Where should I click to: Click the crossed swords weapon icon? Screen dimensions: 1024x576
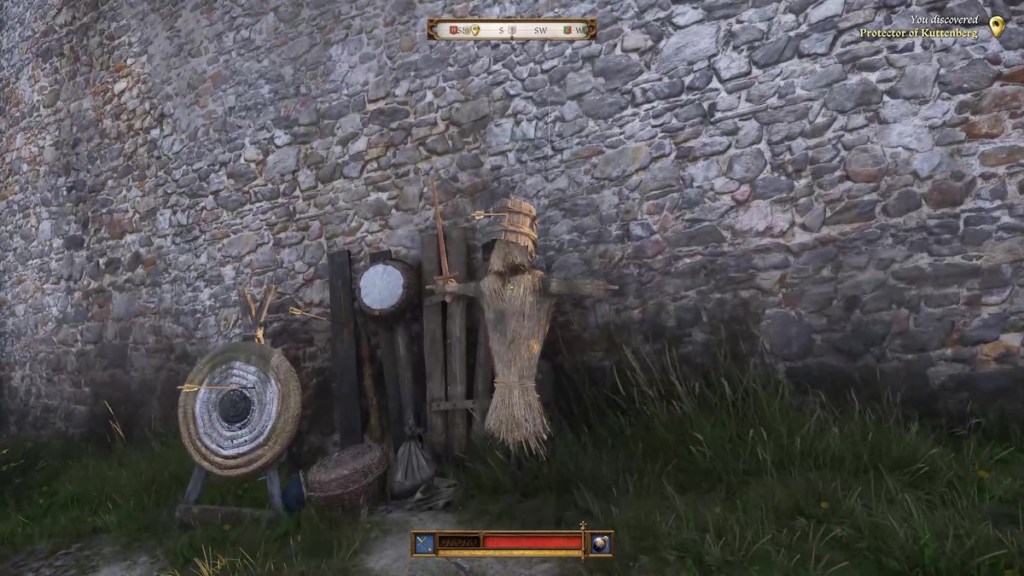(424, 543)
